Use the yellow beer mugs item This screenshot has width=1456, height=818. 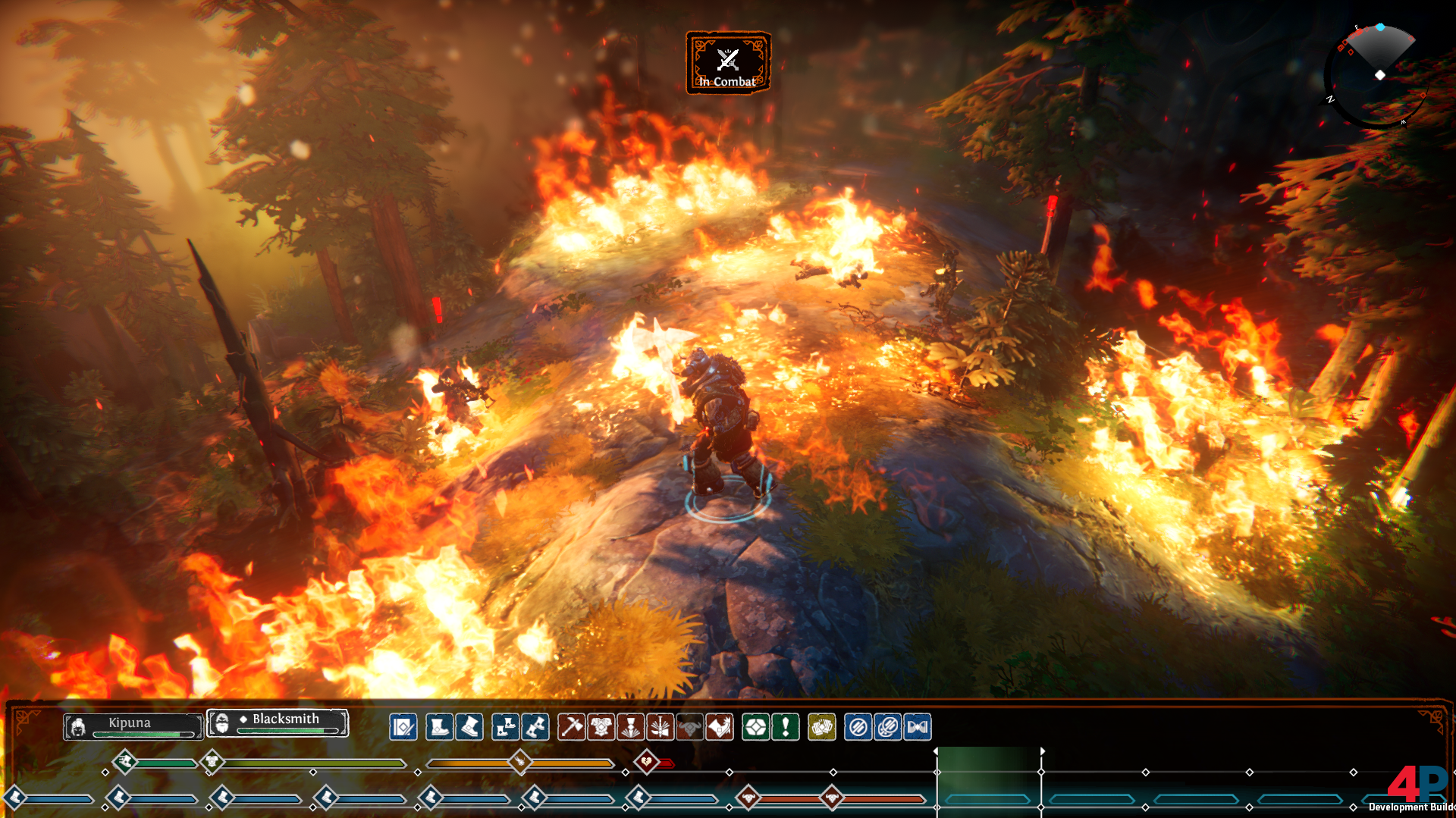tap(821, 727)
